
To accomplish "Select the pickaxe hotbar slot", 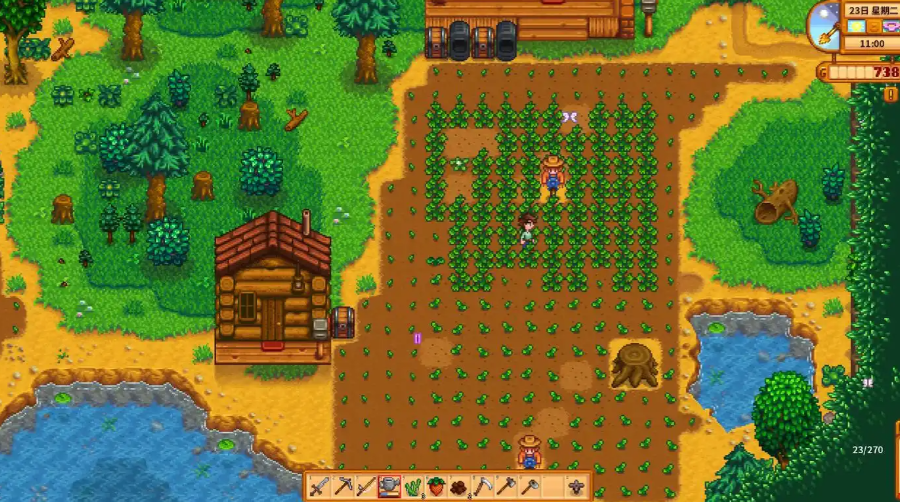I will coord(343,487).
